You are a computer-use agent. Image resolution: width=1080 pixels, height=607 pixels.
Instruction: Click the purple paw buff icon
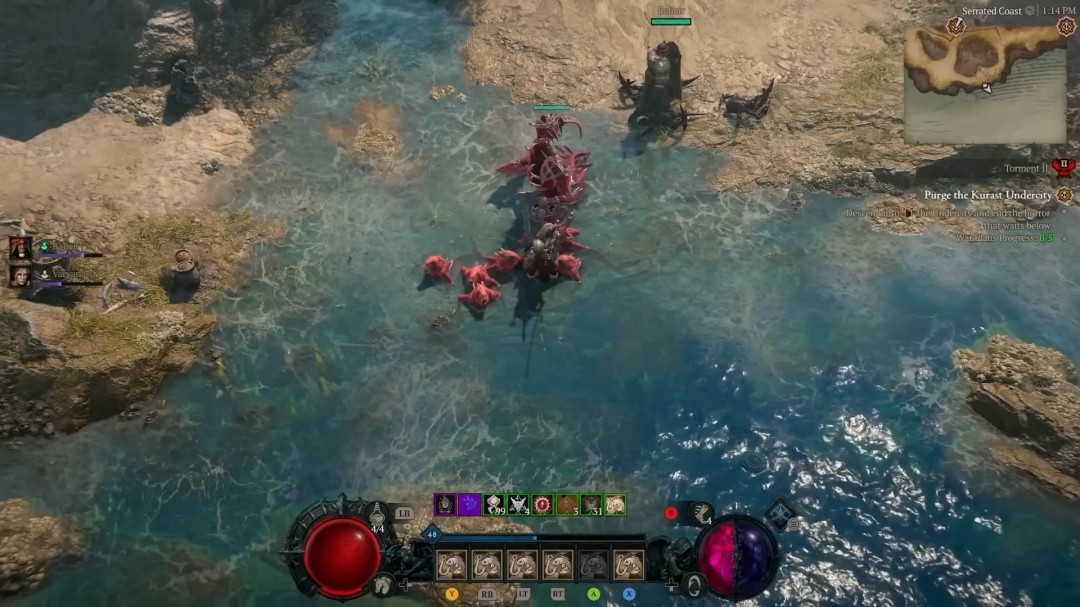(469, 505)
